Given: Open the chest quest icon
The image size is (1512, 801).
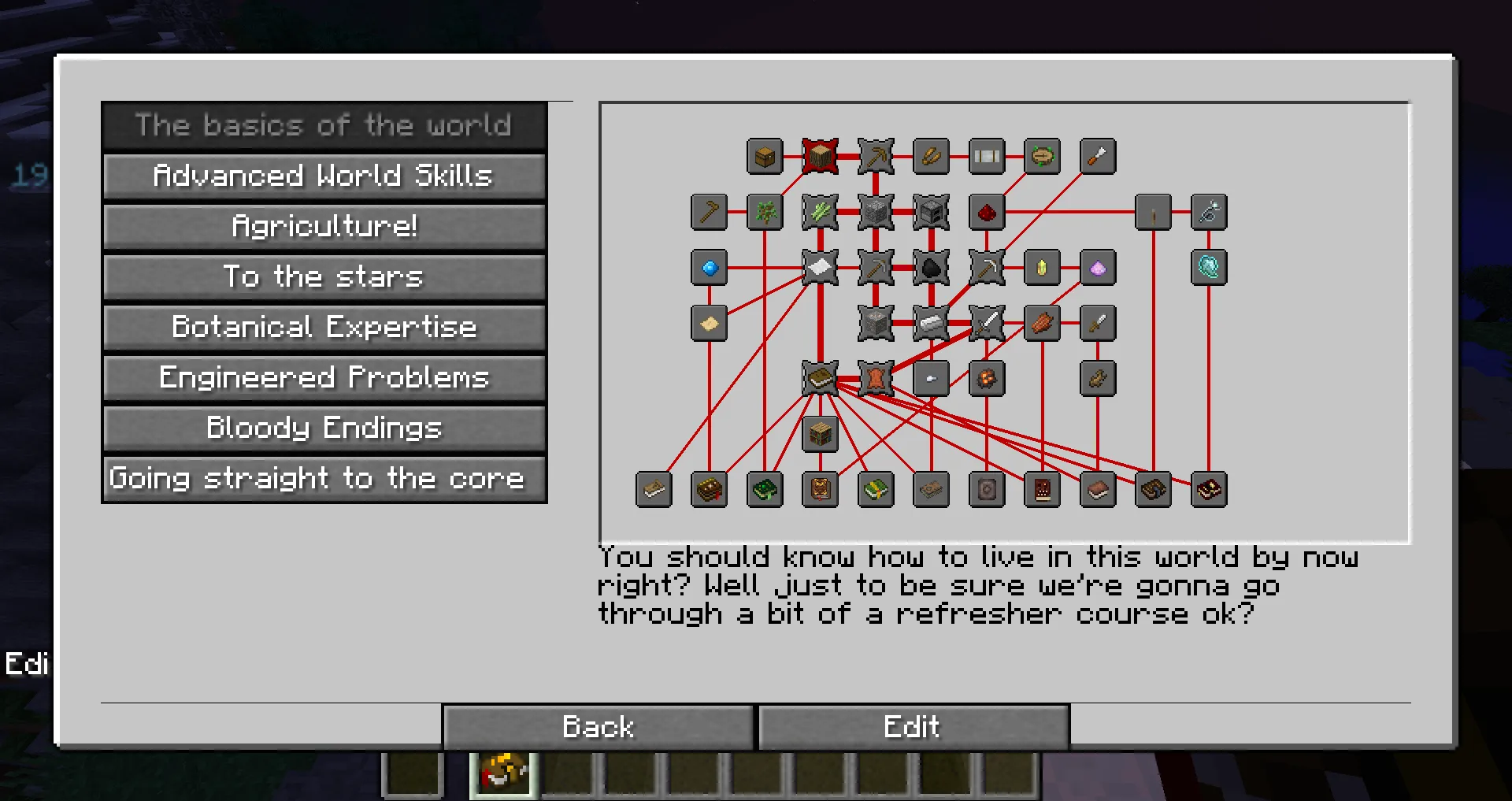Looking at the screenshot, I should [763, 156].
